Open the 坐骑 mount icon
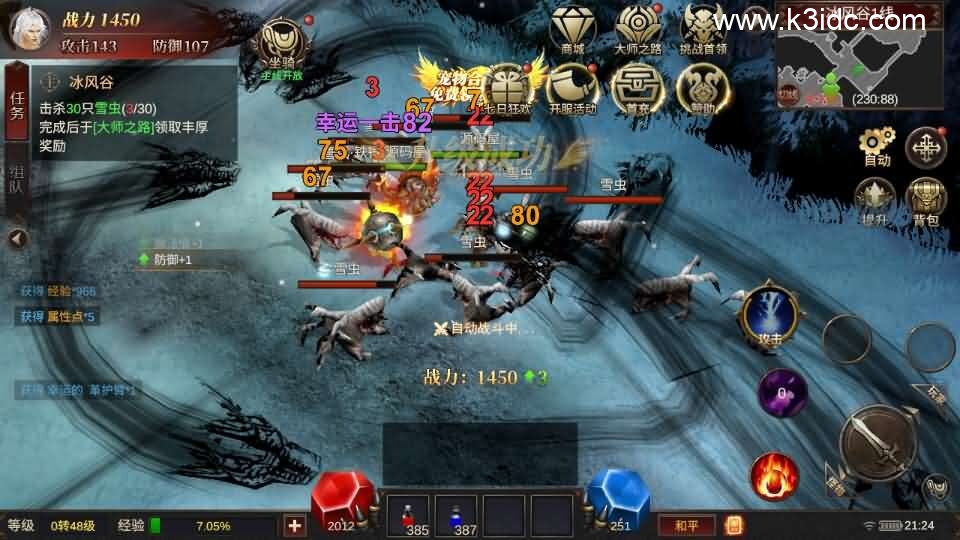This screenshot has width=960, height=540. point(280,46)
